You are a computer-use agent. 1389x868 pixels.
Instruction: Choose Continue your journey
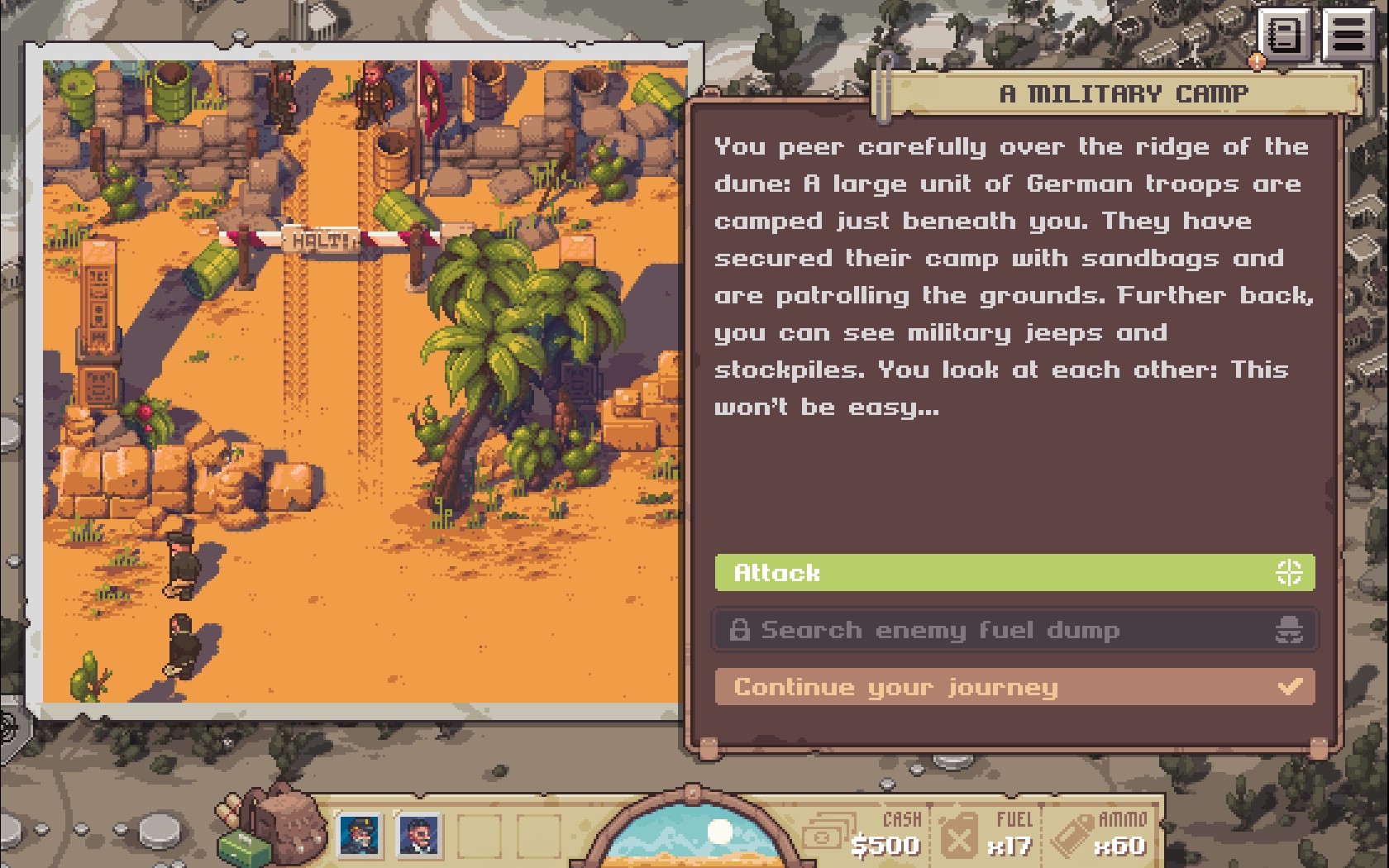tap(1014, 687)
